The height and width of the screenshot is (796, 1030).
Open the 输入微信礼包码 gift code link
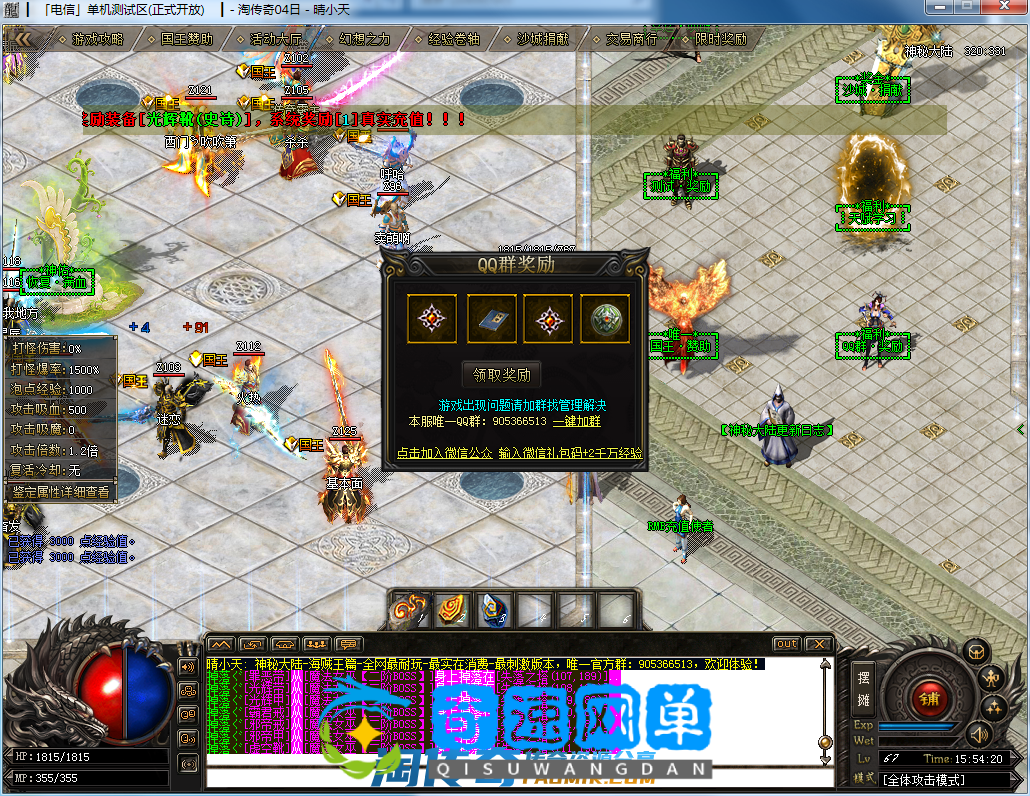click(570, 452)
